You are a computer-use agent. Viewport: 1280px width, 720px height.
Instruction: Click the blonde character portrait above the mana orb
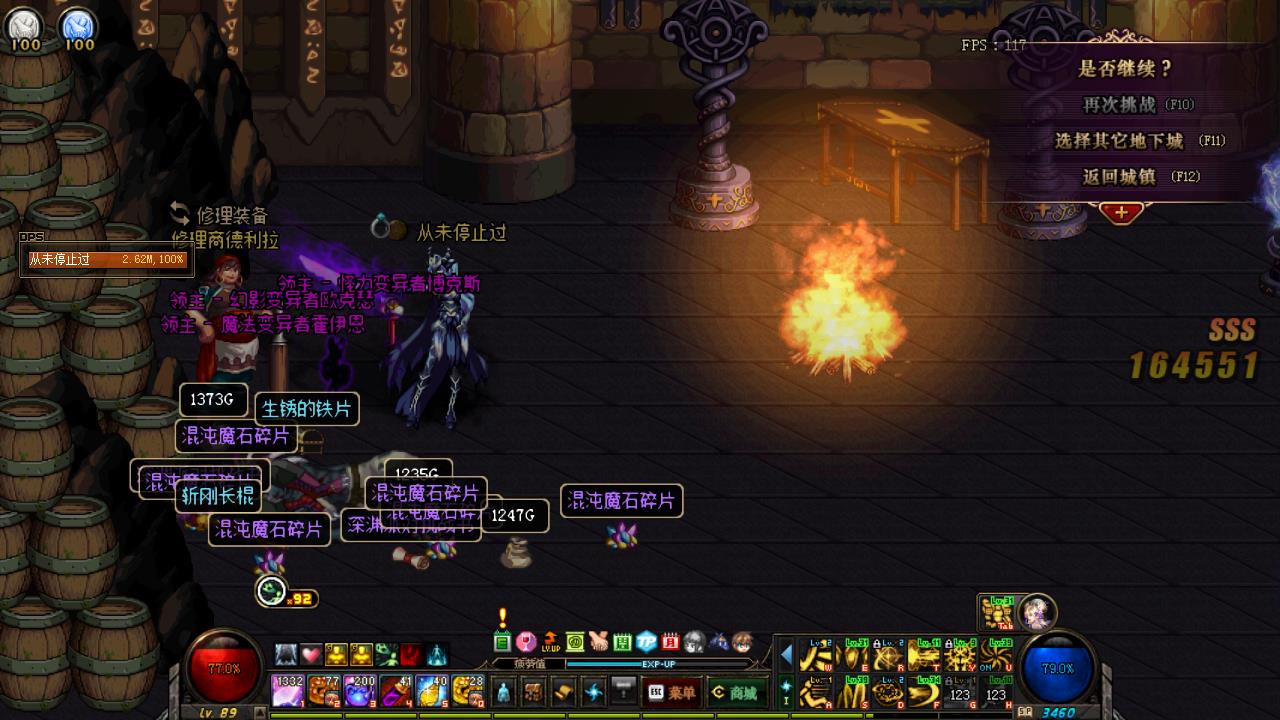(1037, 611)
